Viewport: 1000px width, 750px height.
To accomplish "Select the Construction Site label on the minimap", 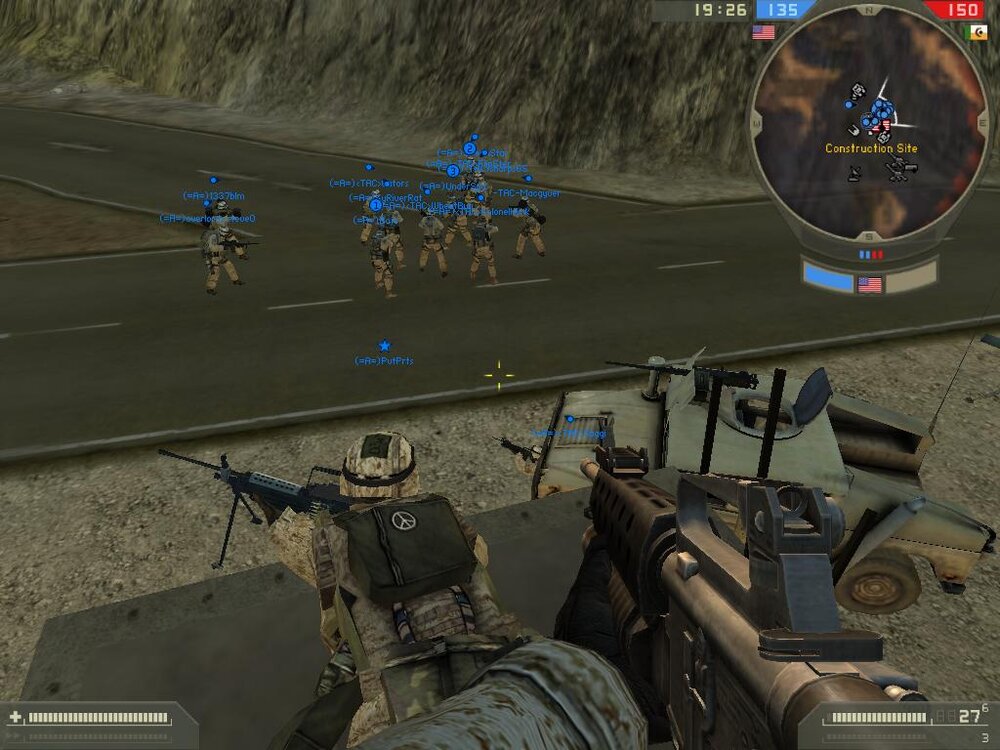I will [871, 149].
